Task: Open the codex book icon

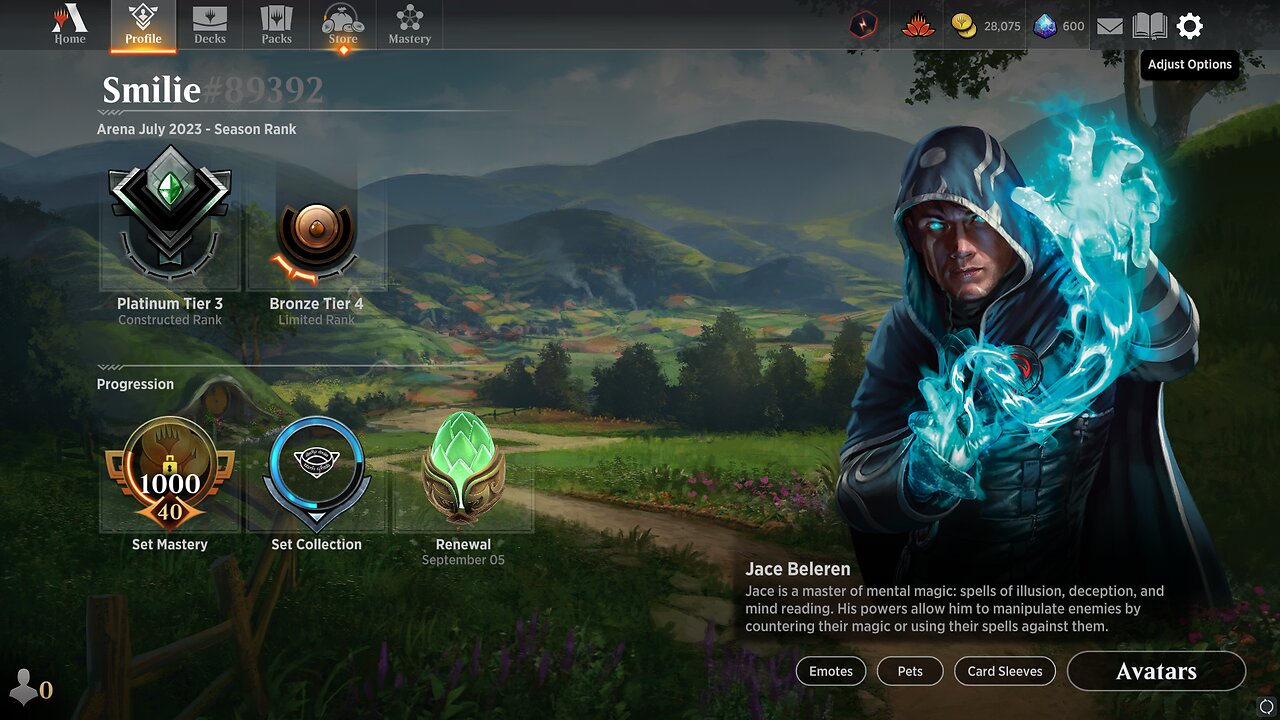Action: click(x=1149, y=27)
